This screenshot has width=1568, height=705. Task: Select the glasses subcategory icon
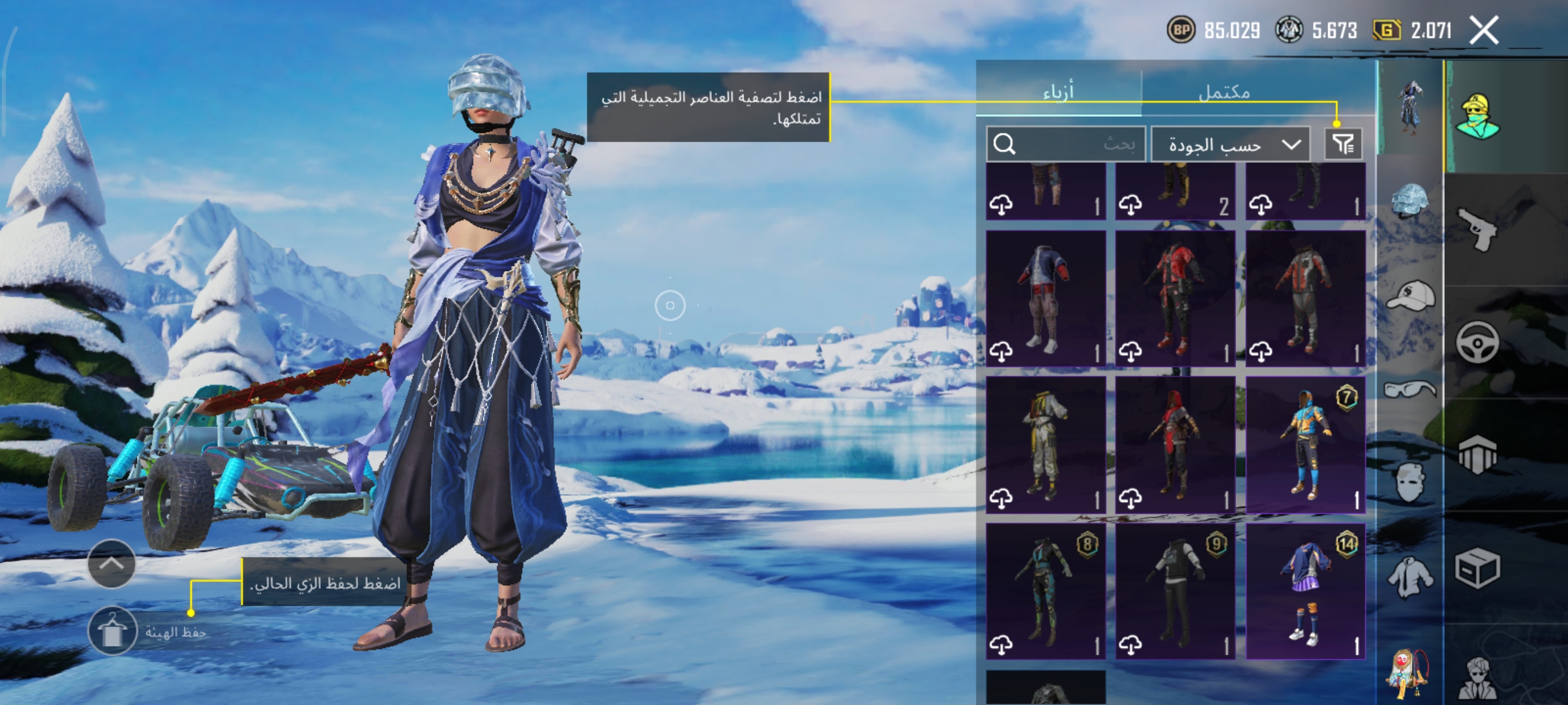pyautogui.click(x=1410, y=388)
